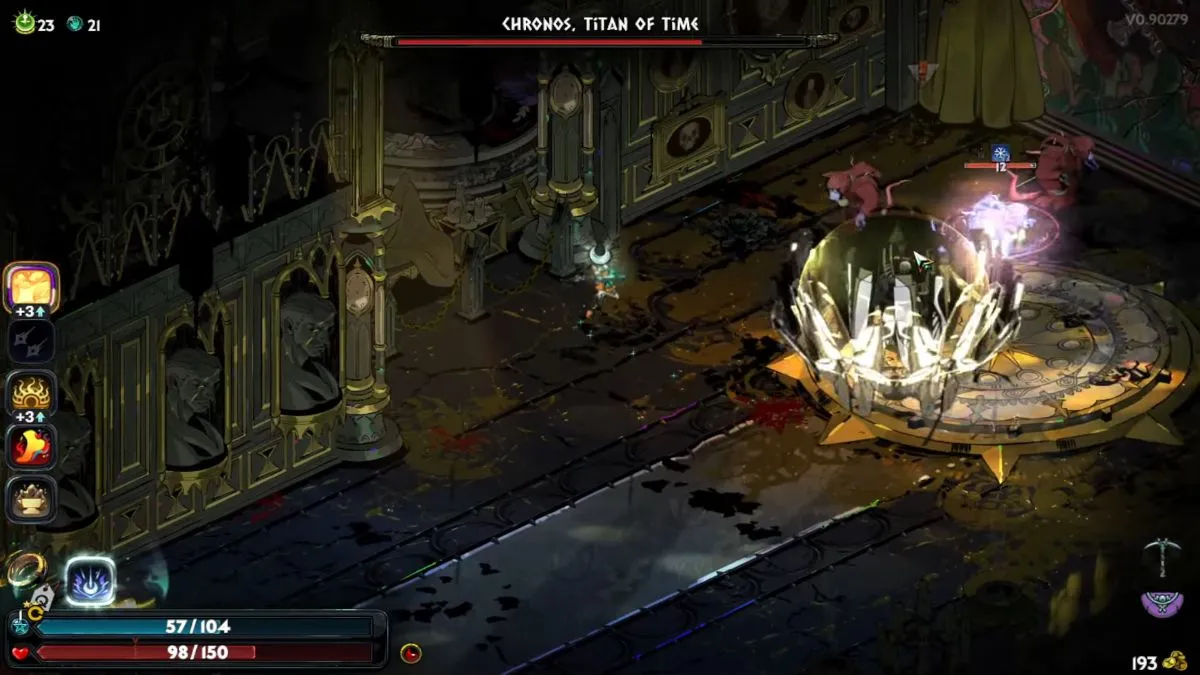Click the gold coins currency icon

tap(1176, 661)
